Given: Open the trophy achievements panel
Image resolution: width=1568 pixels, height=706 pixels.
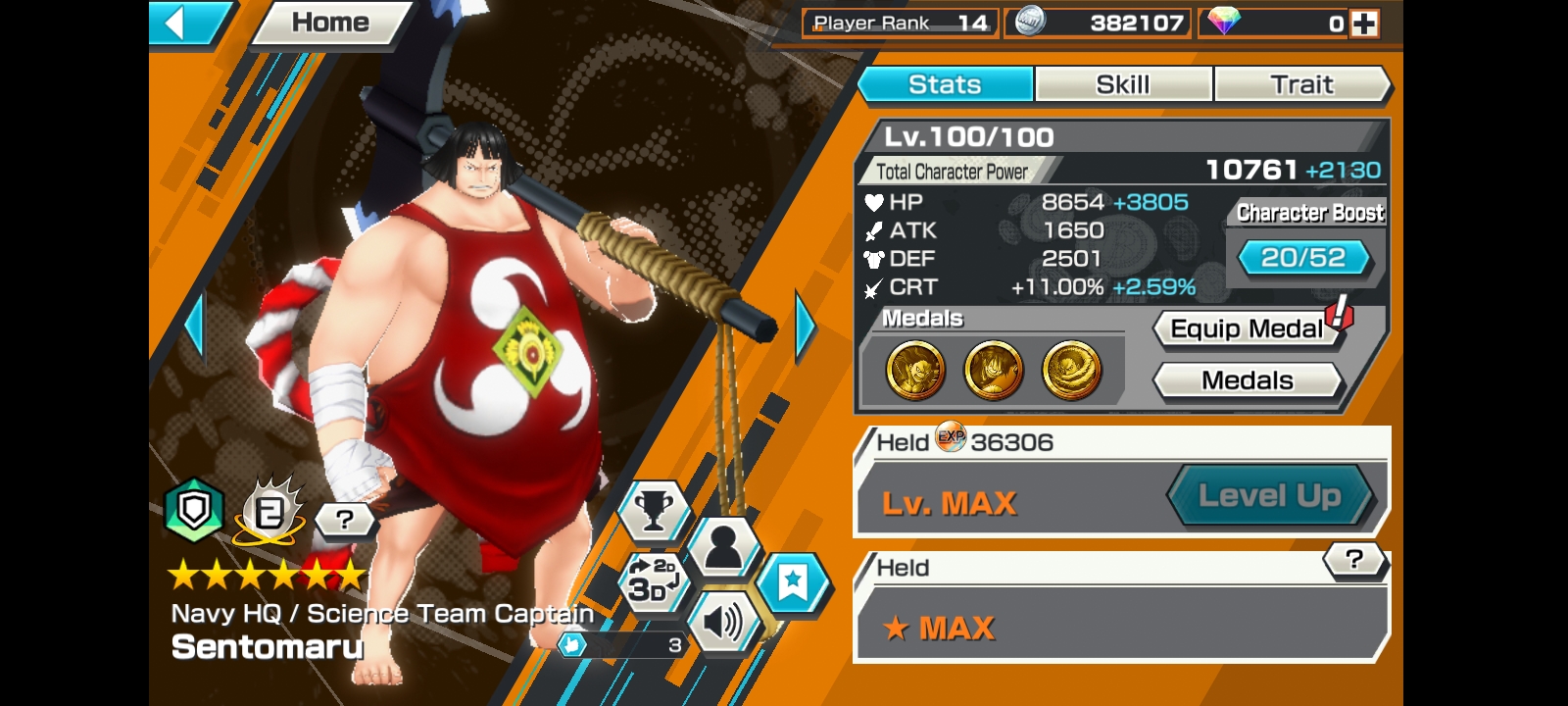Looking at the screenshot, I should pos(654,512).
